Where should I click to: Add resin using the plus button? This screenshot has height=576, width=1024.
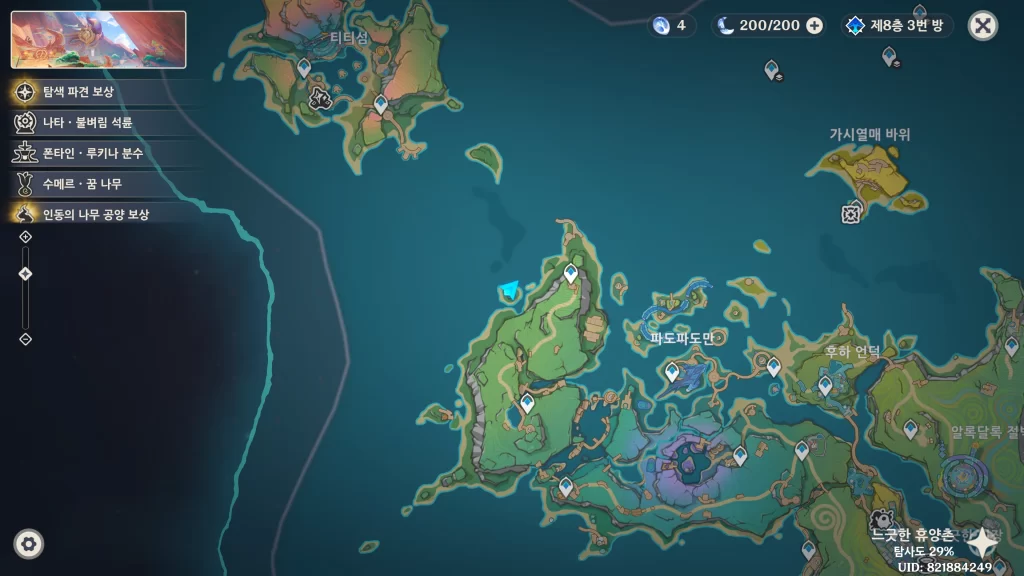click(815, 26)
